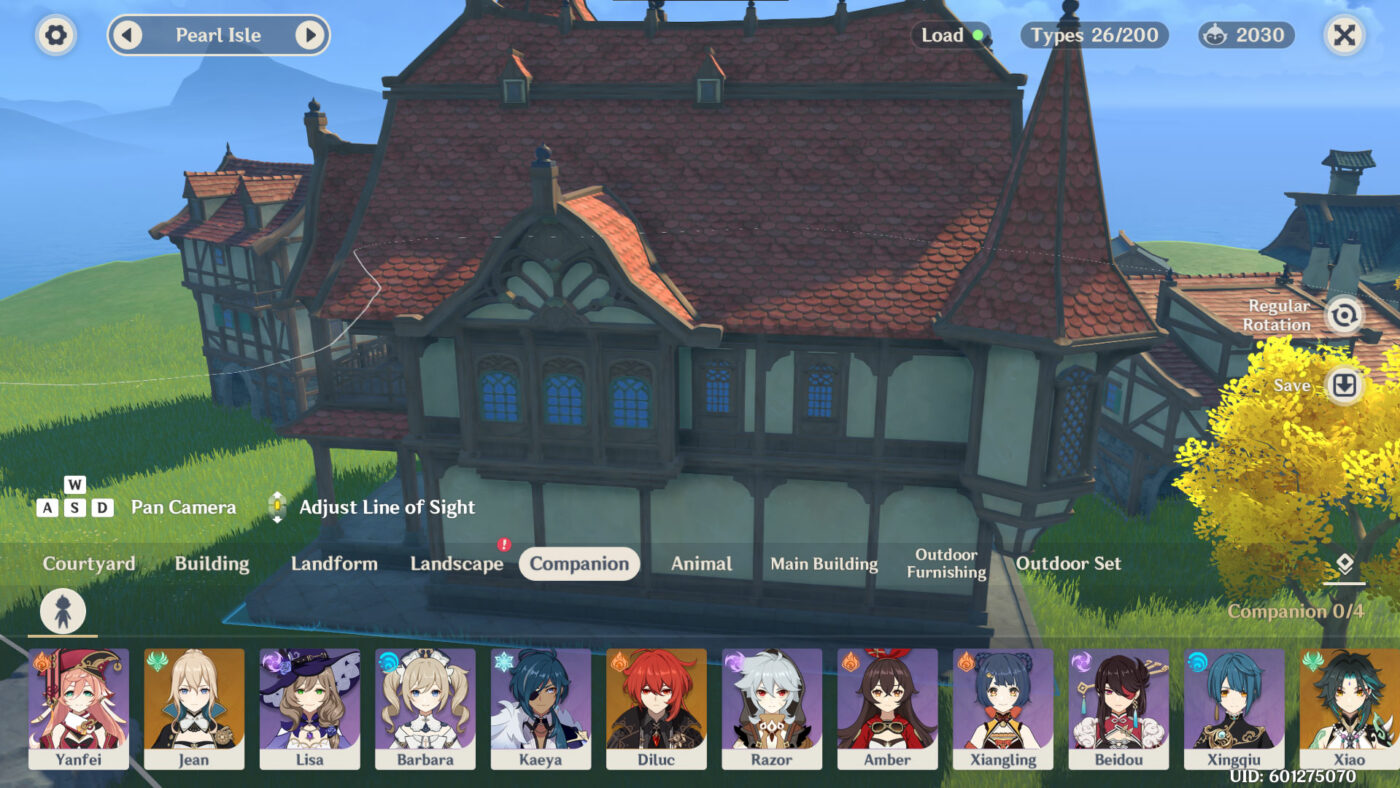Click the Pyro icon on Diluc's card

(620, 660)
